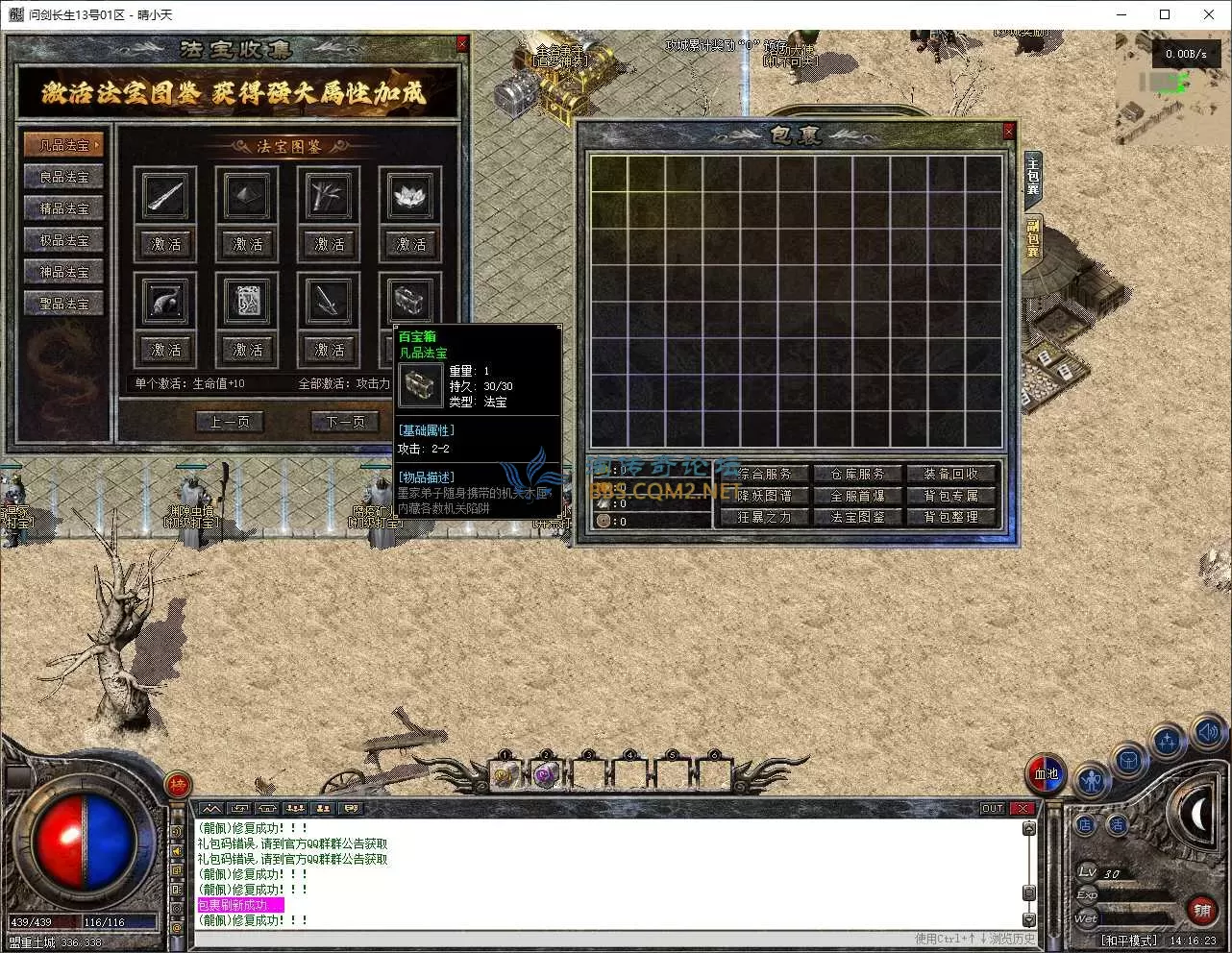The height and width of the screenshot is (953, 1232).
Task: Click 激活 under the bamboo treasure
Action: 330,244
